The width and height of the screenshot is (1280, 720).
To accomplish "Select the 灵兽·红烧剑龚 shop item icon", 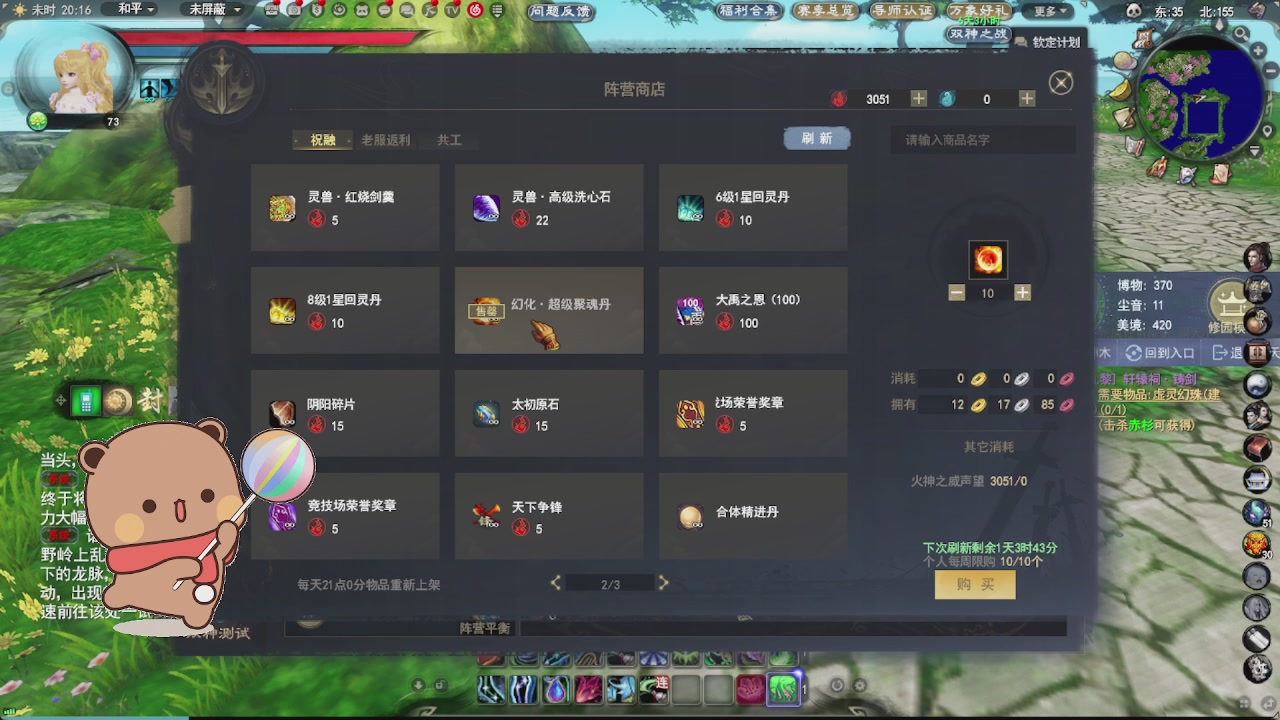I will coord(281,207).
